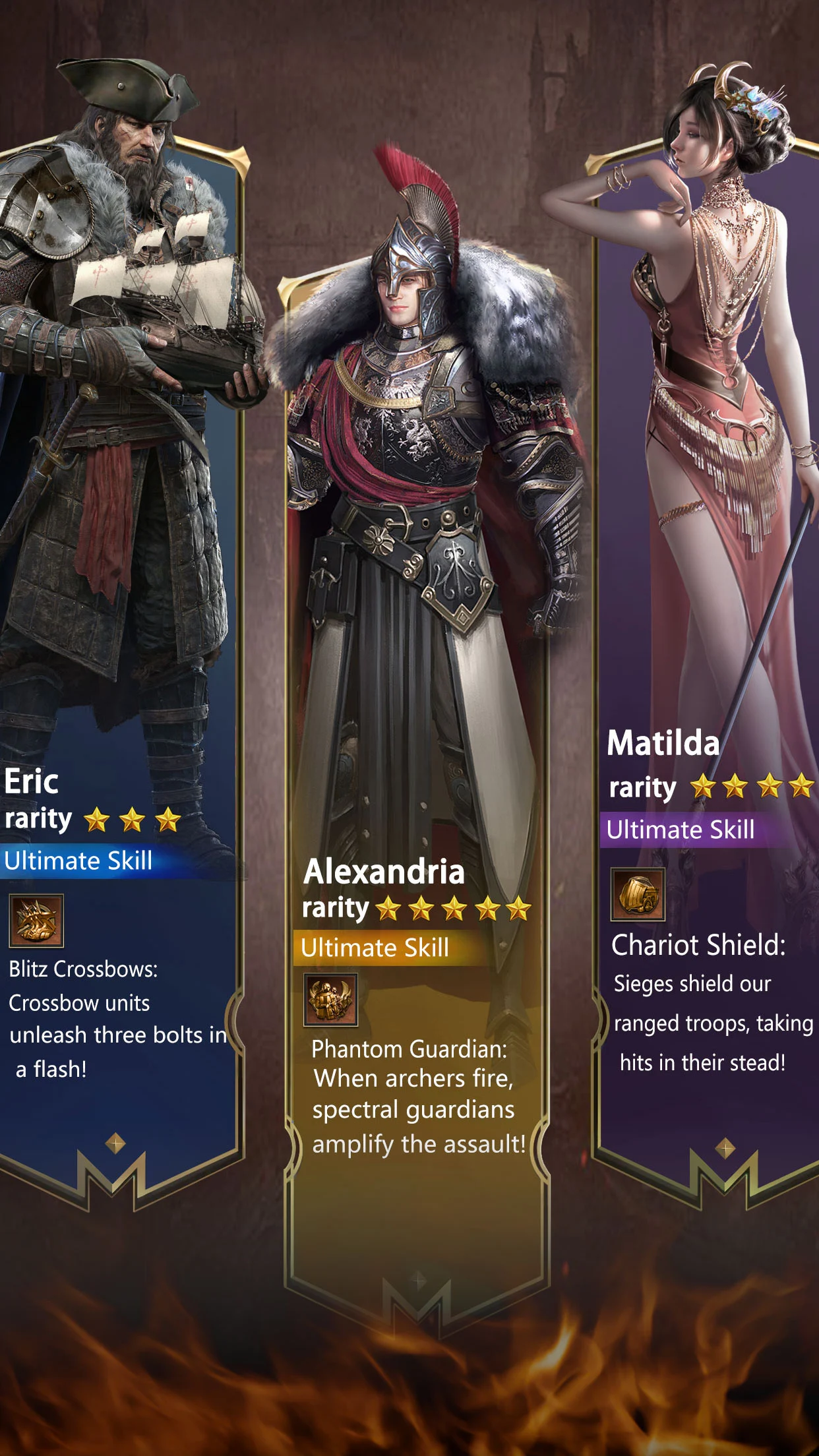Tap the Phantom Guardian skill icon

click(330, 1000)
